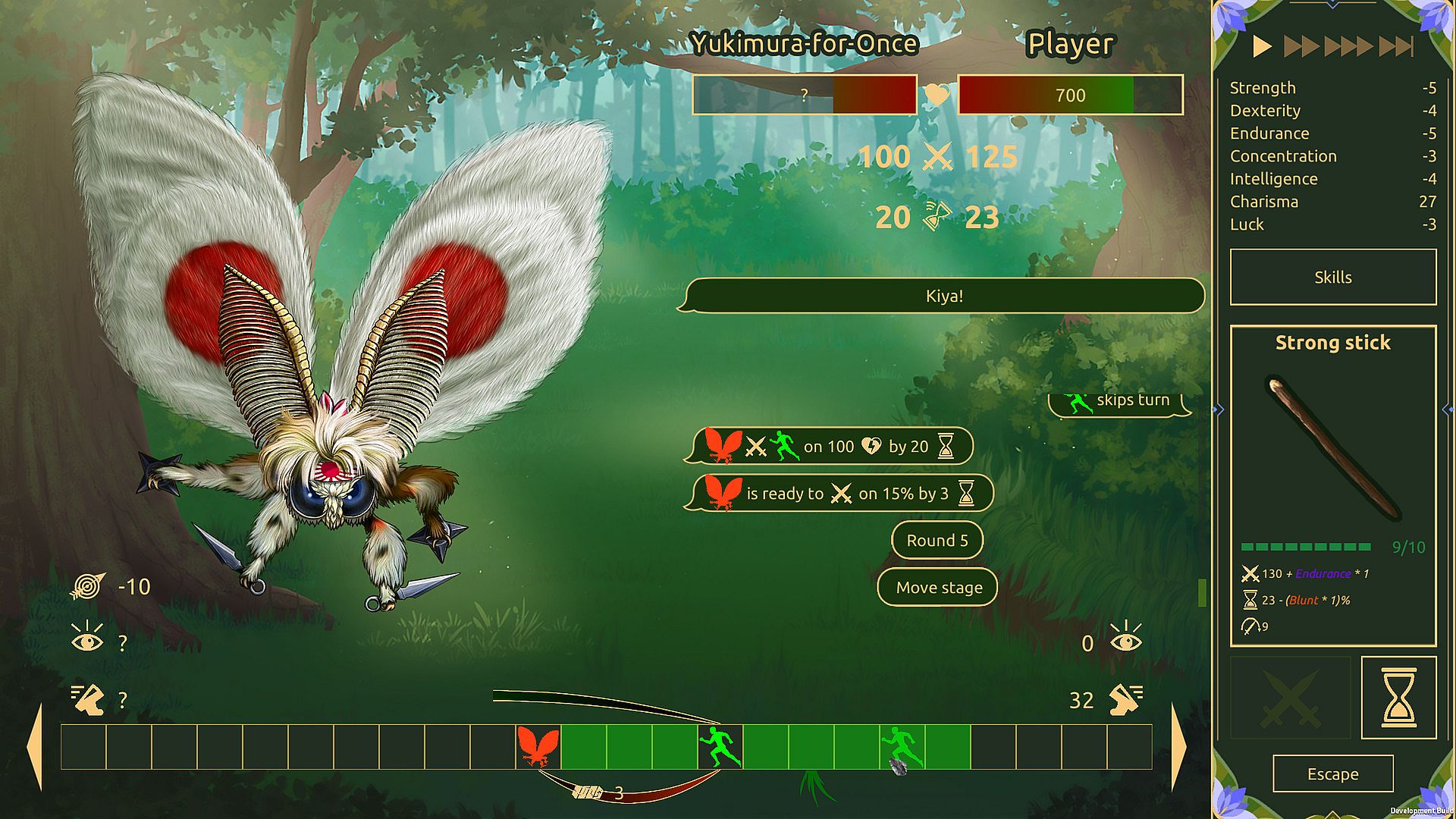Click the Strength stat row
This screenshot has height=819, width=1456.
[x=1332, y=88]
